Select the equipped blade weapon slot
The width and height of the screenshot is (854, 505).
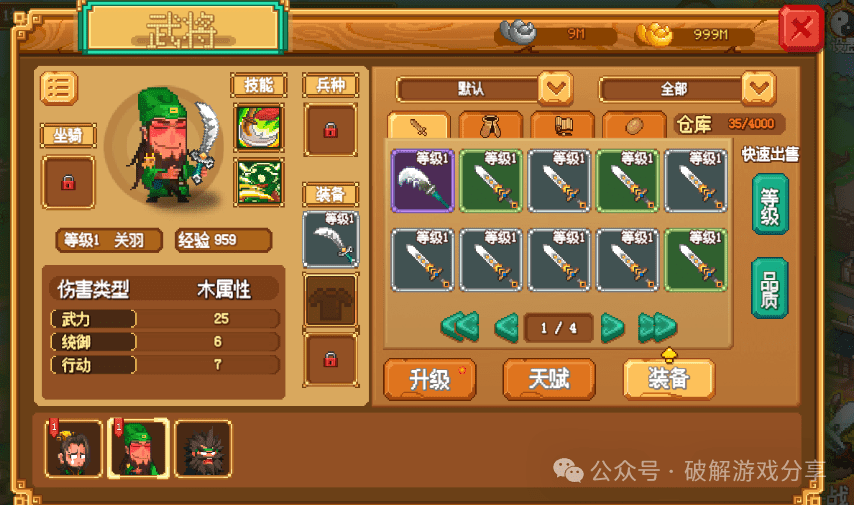point(330,239)
